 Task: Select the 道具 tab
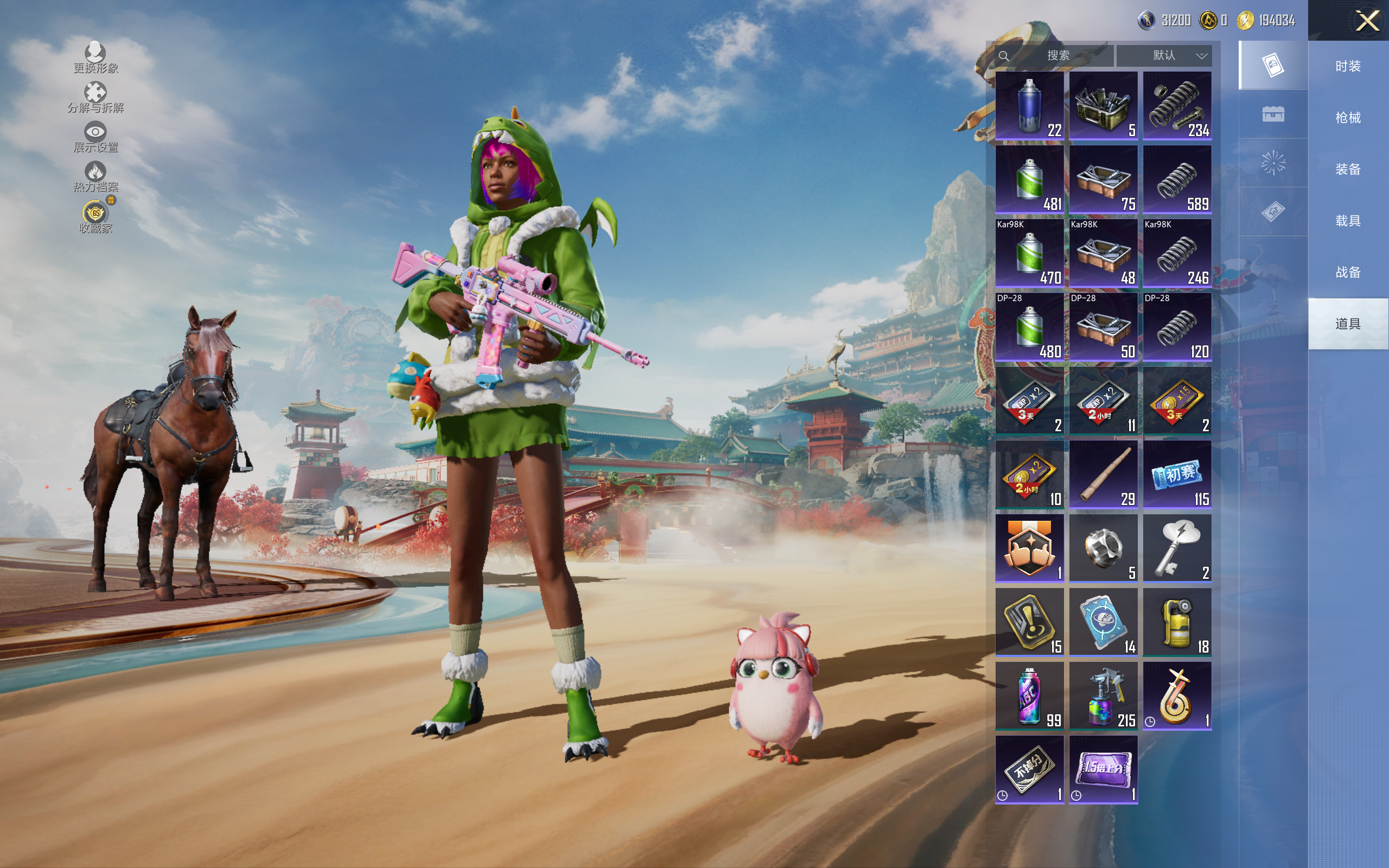pos(1347,324)
